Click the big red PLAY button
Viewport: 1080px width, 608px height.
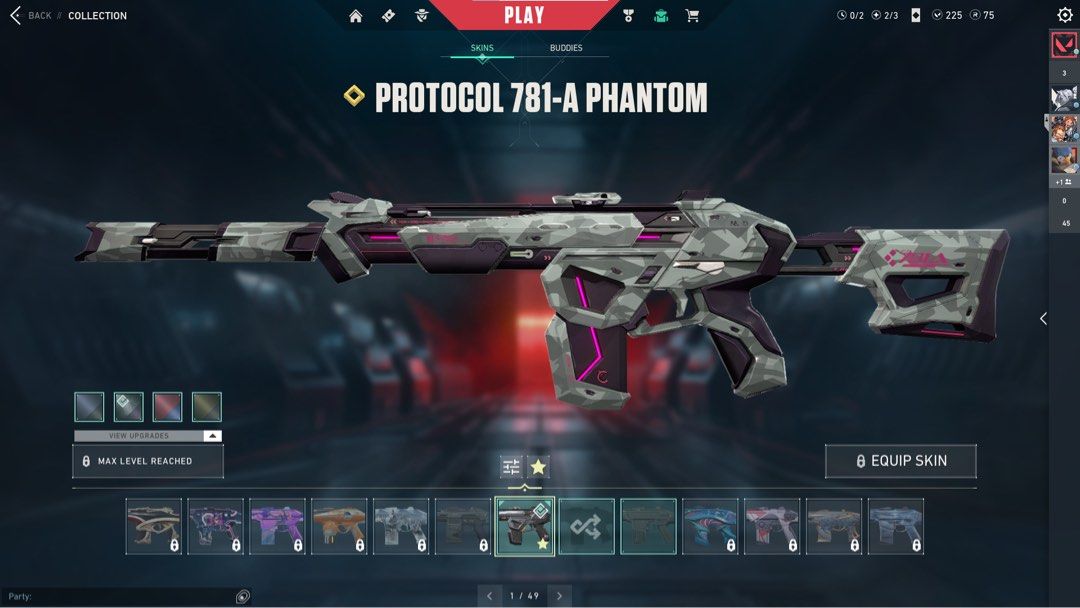(524, 15)
